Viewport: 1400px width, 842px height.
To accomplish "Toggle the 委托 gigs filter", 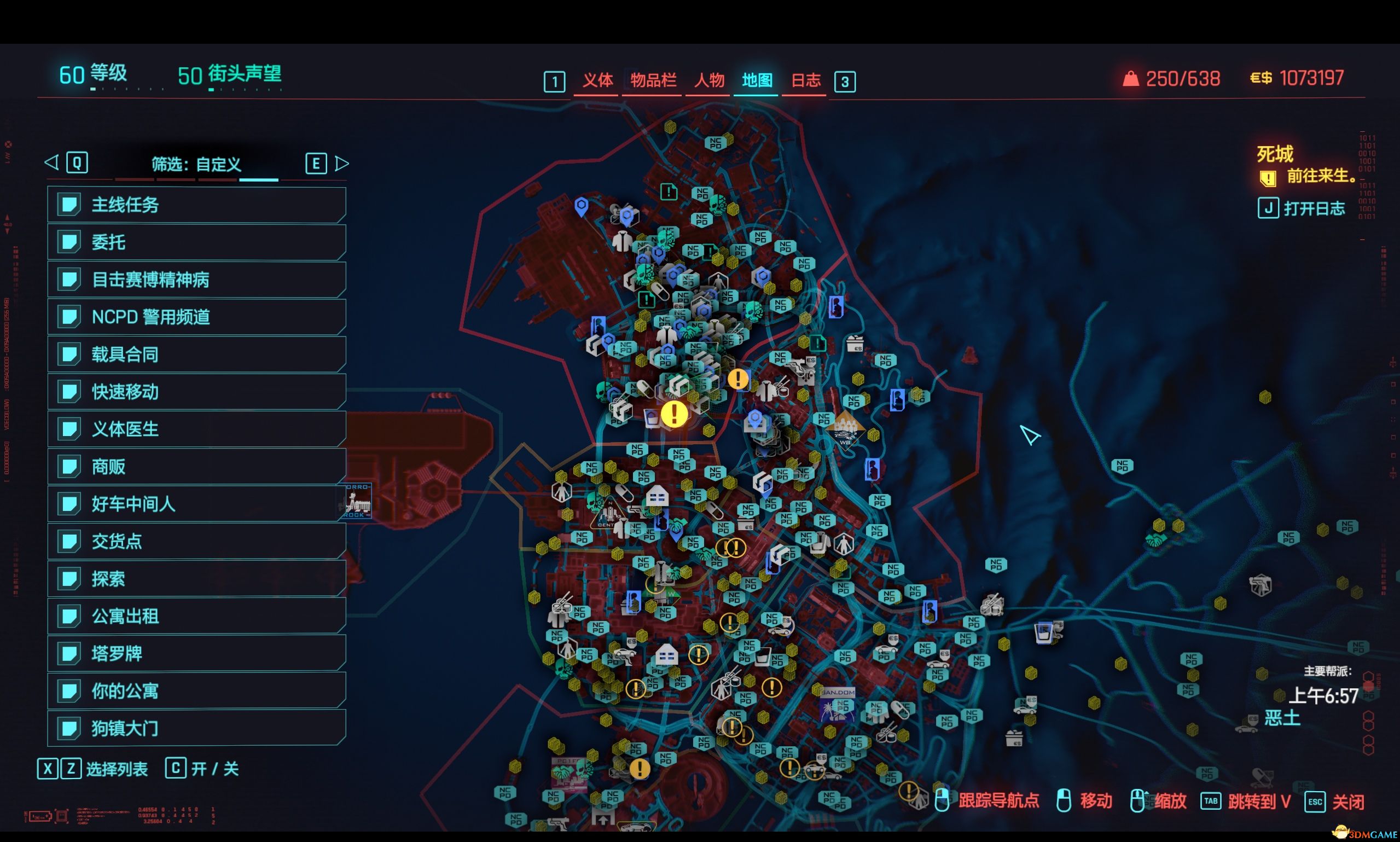I will click(196, 242).
